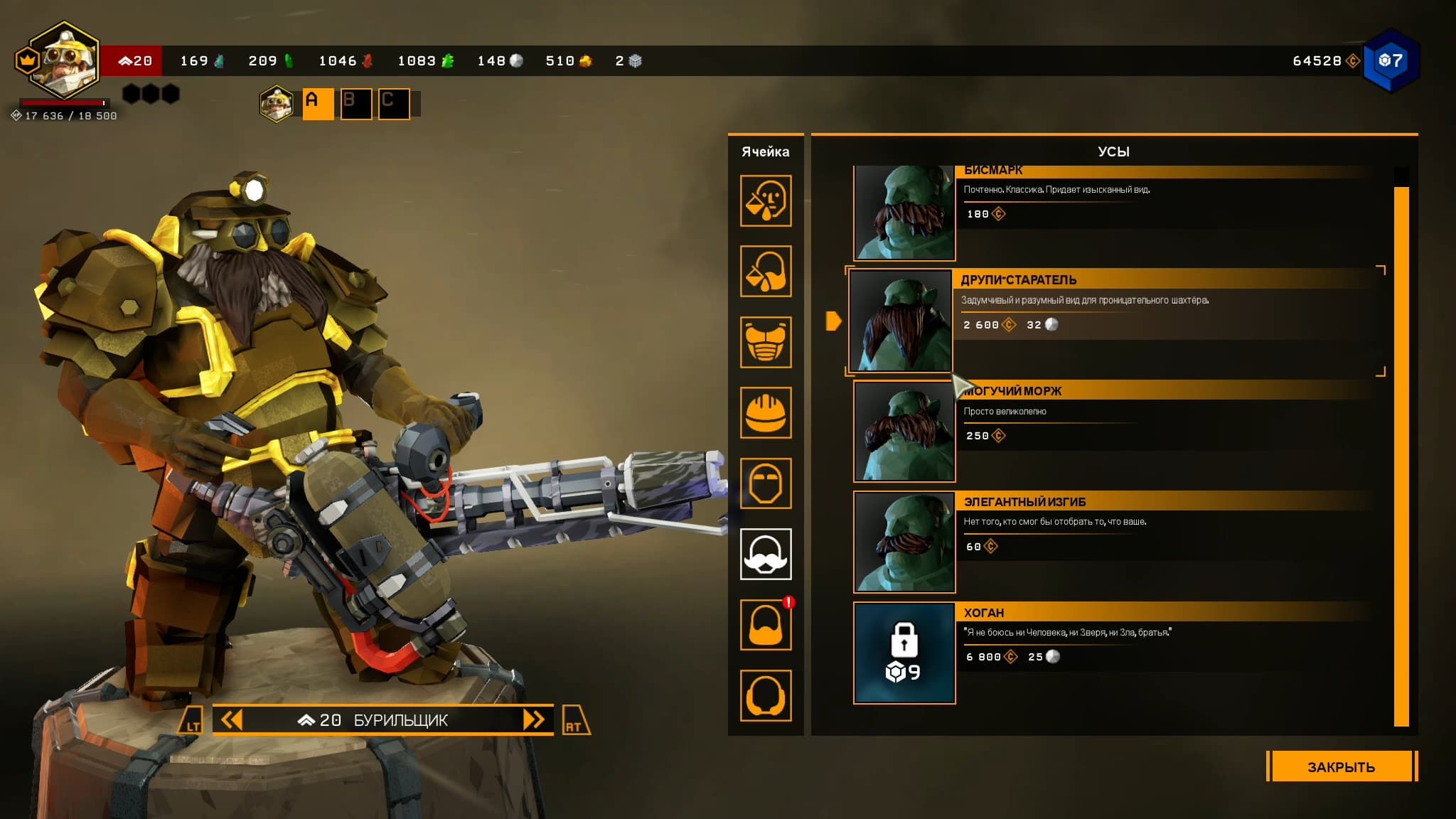Open the beard slot with red alert
This screenshot has width=1456, height=819.
point(766,624)
